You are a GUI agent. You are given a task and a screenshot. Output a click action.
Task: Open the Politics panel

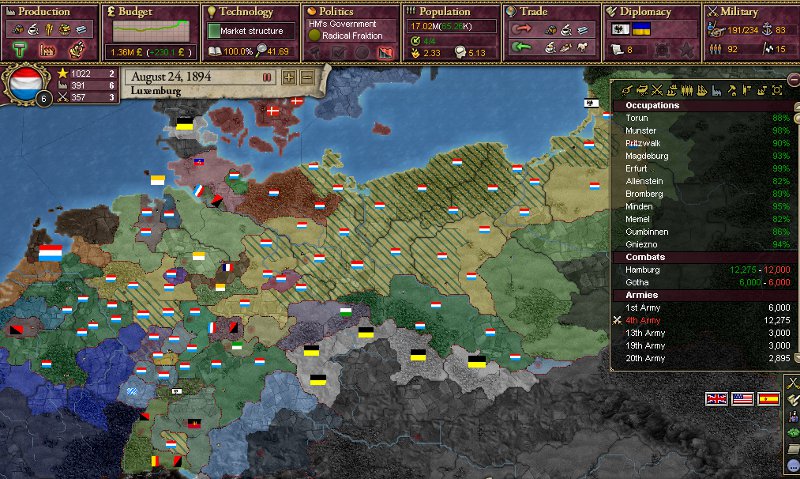click(336, 12)
